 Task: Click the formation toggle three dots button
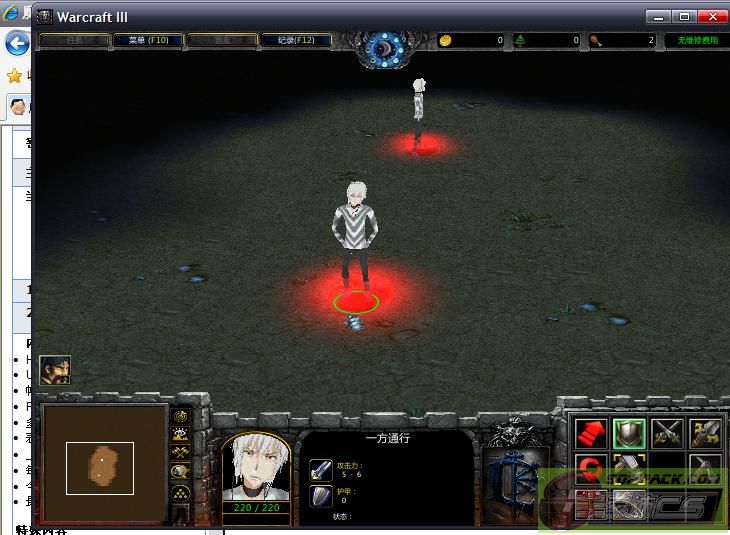(181, 493)
